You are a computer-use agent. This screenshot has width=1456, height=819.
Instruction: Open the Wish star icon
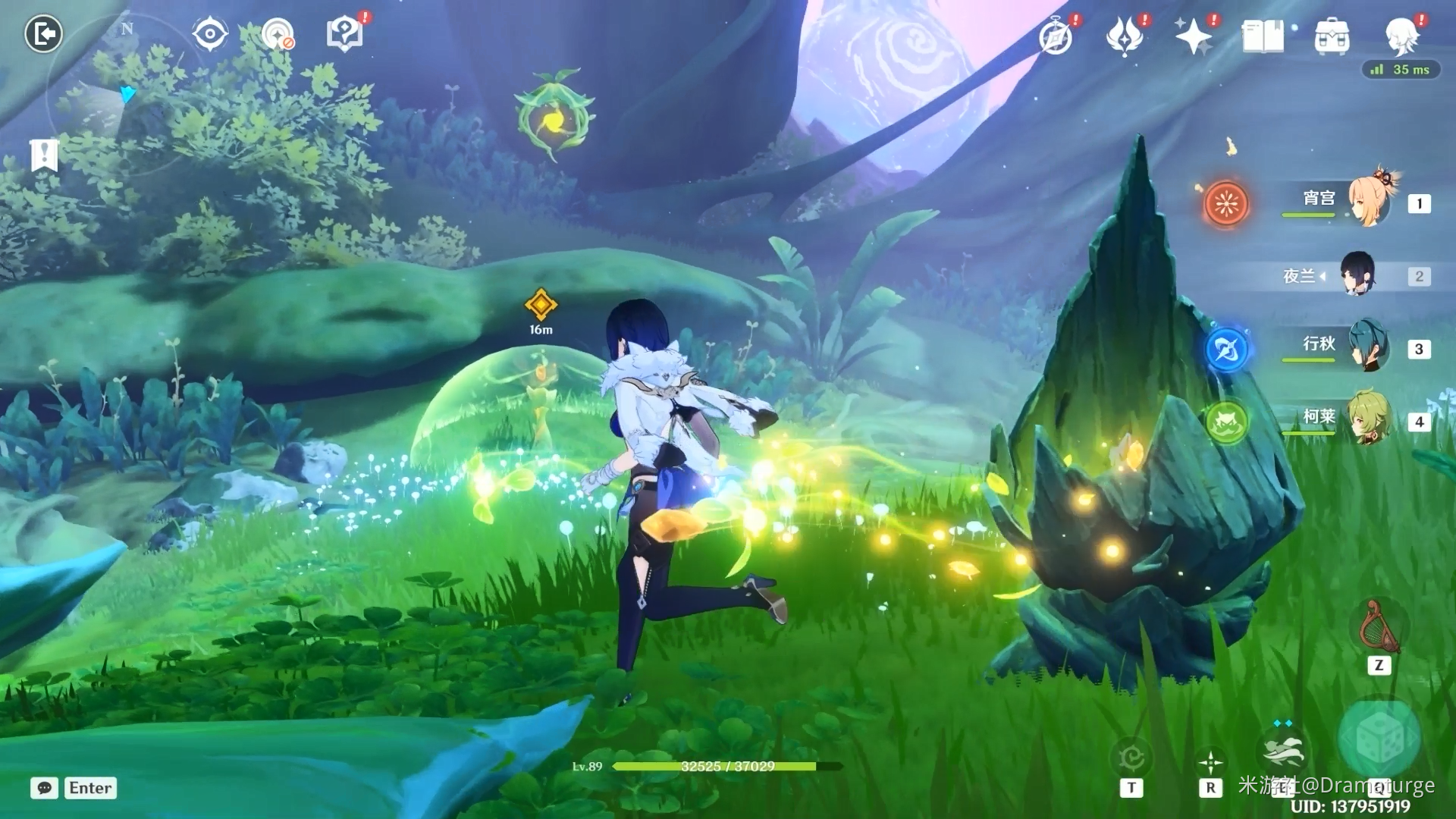point(1193,36)
